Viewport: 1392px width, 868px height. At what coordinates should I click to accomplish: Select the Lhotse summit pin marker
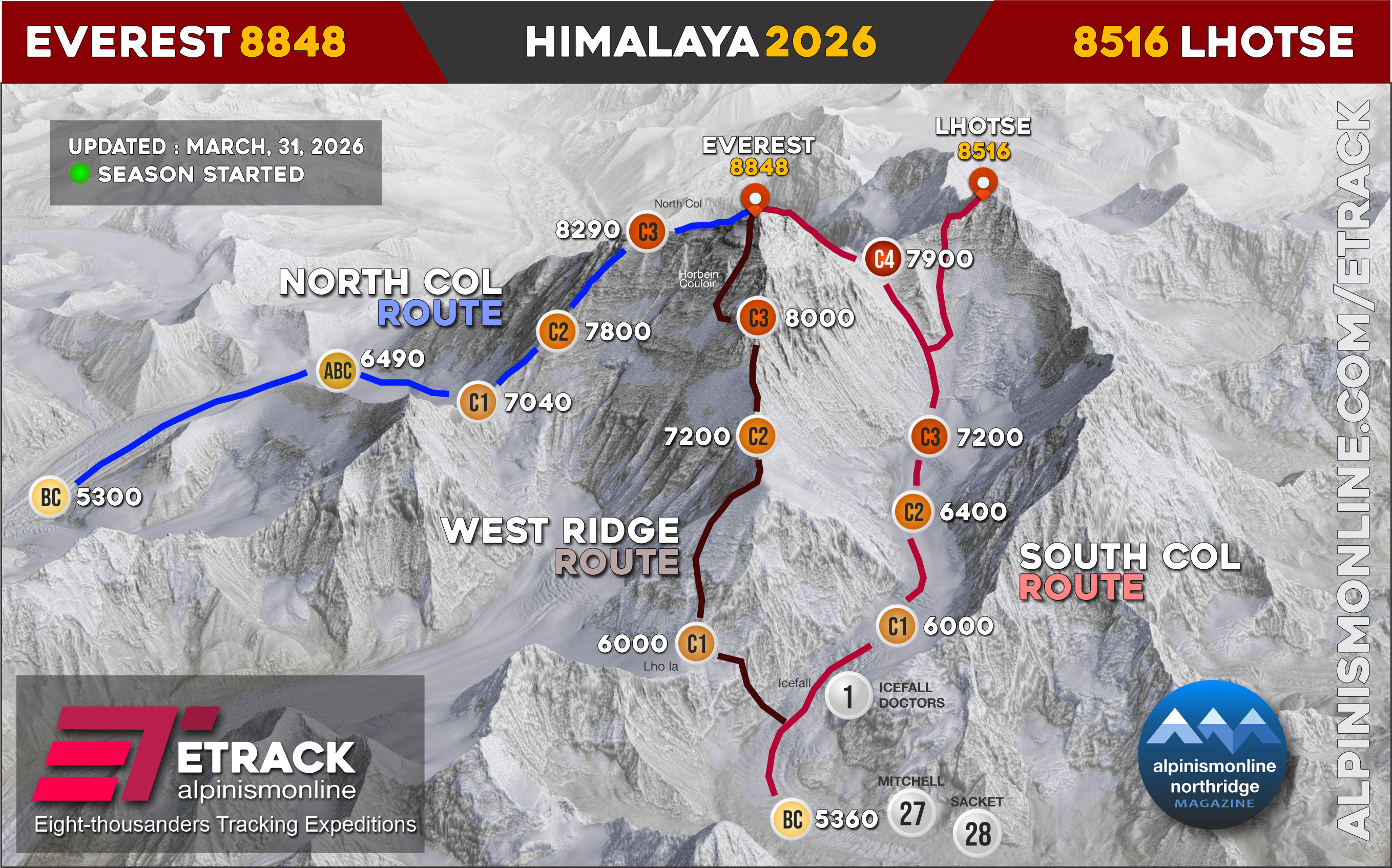click(983, 183)
